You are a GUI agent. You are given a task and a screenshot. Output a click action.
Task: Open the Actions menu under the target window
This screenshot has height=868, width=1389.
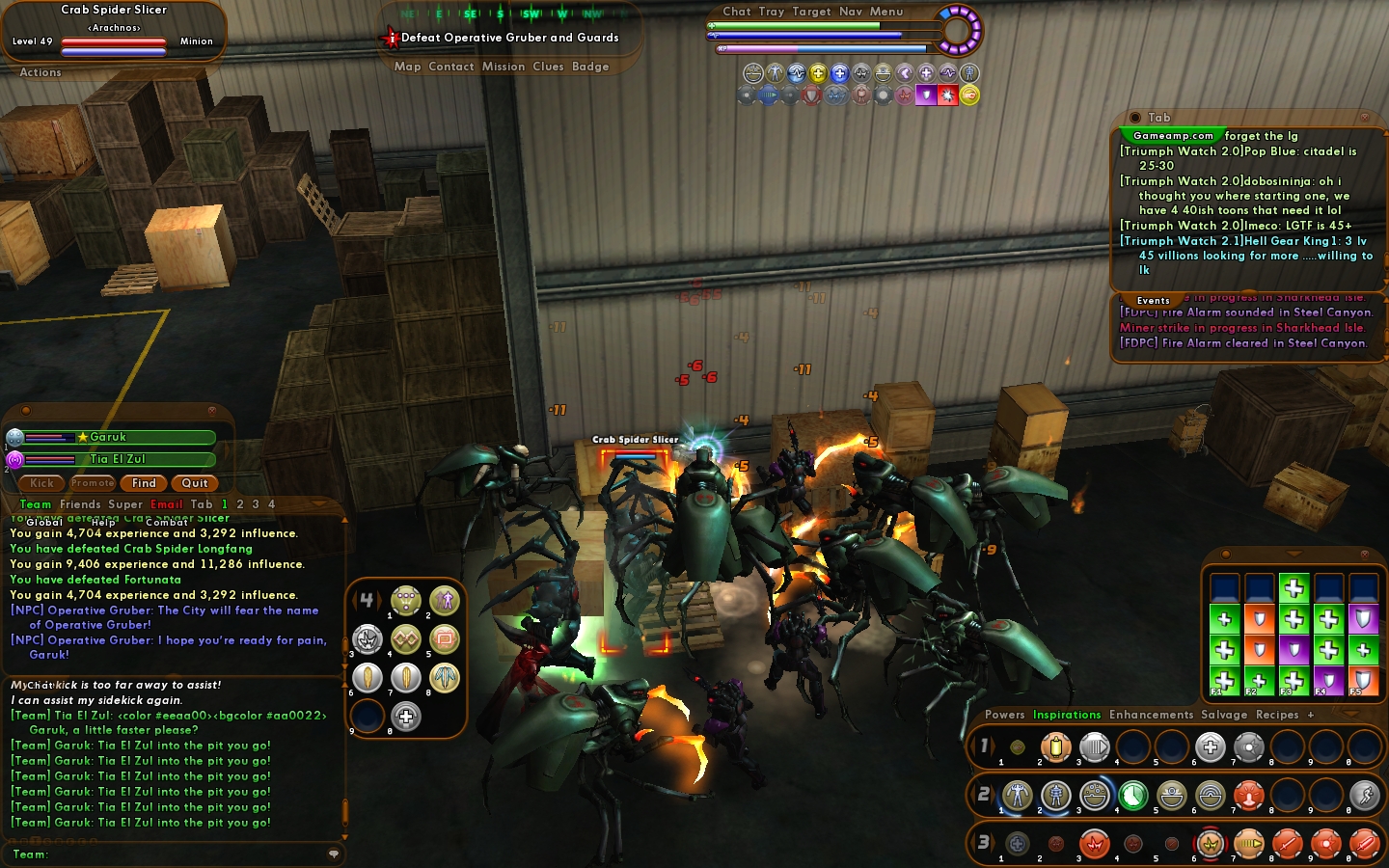click(41, 72)
